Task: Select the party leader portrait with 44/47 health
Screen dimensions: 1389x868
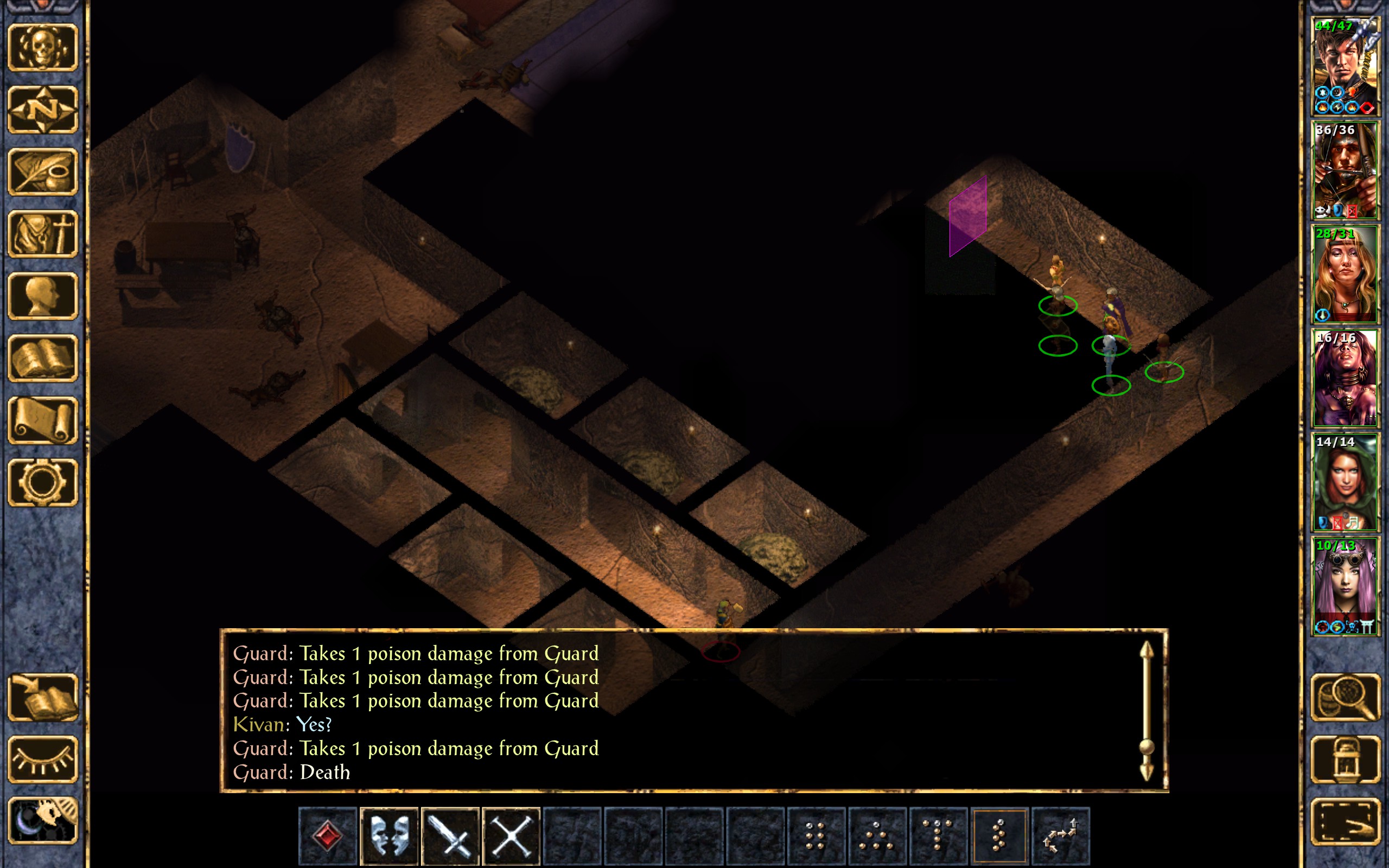Action: coord(1344,67)
